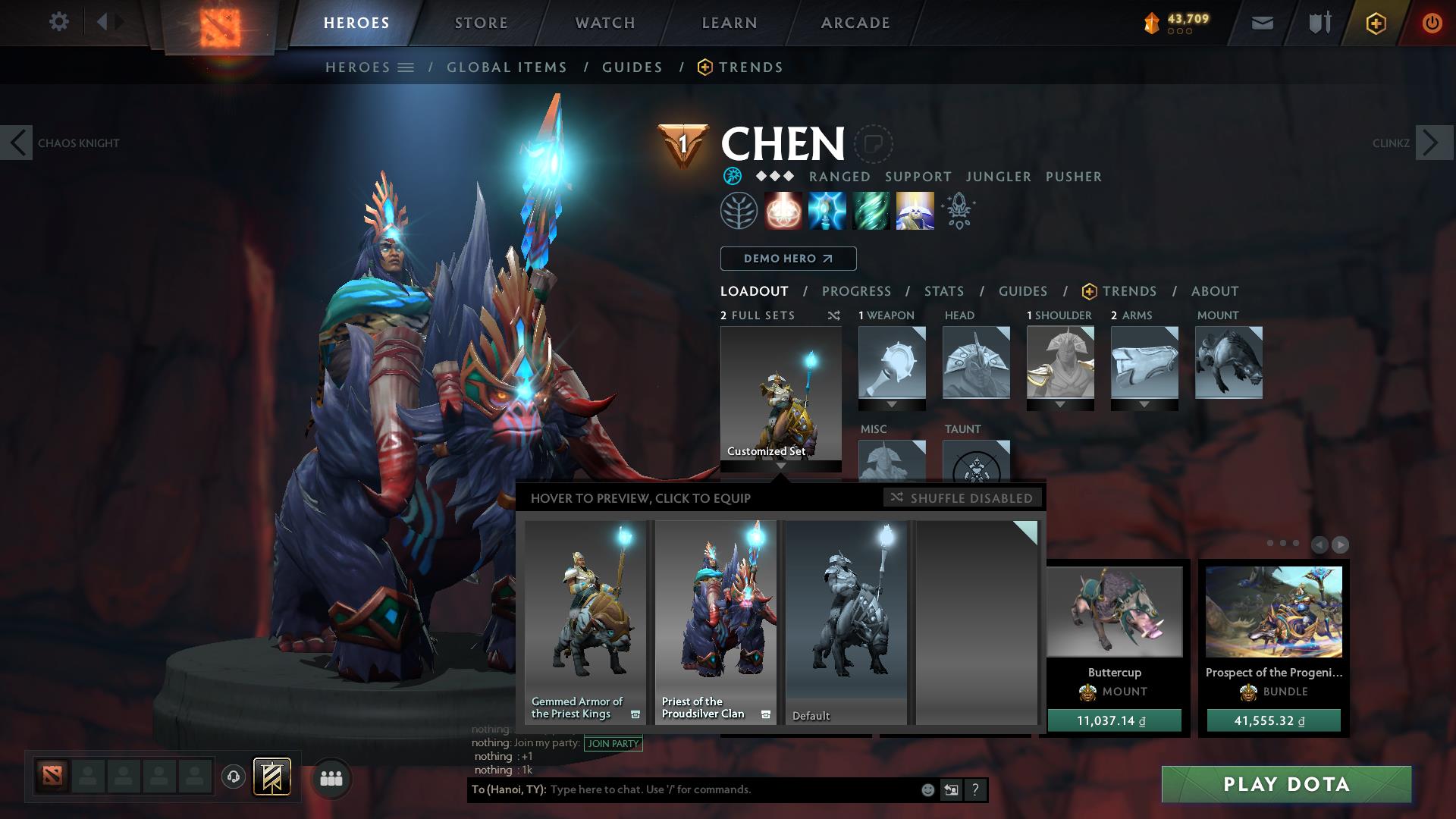Click Shuffle Disabled to enable shuffling
Image resolution: width=1456 pixels, height=819 pixels.
point(962,498)
